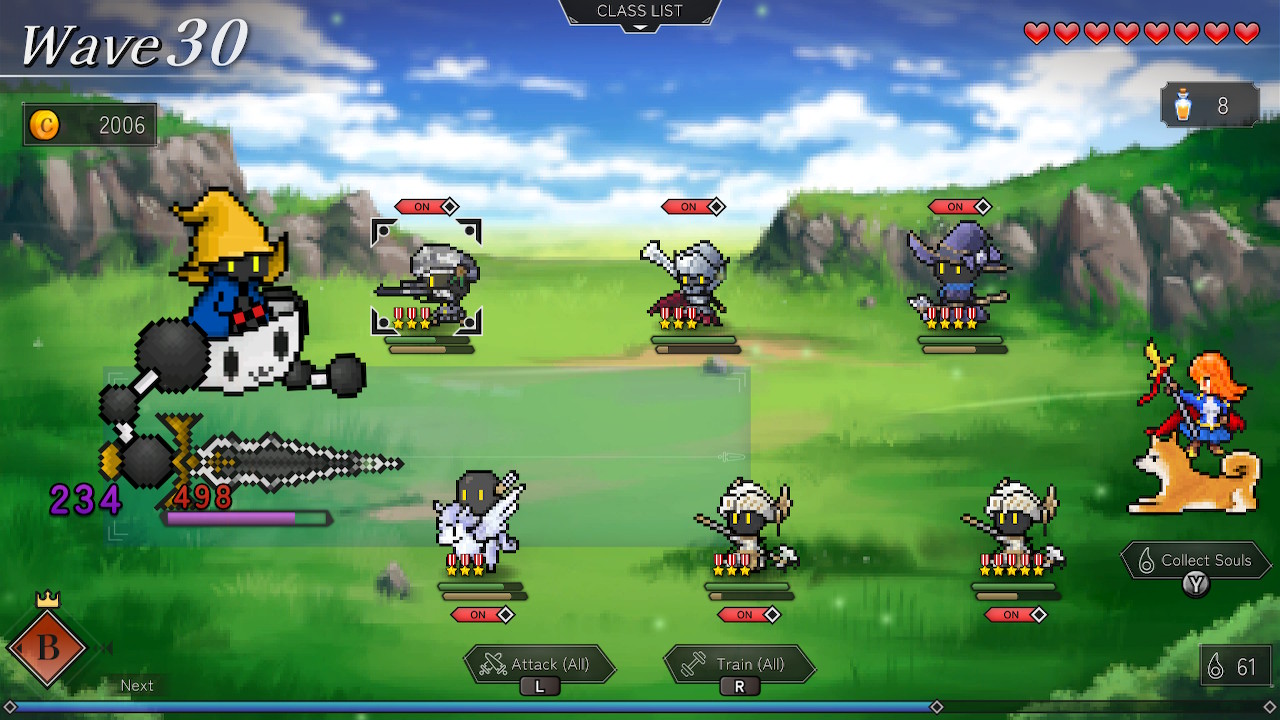Screen dimensions: 1280x720
Task: Click the Next label above the wave bar
Action: pos(137,685)
